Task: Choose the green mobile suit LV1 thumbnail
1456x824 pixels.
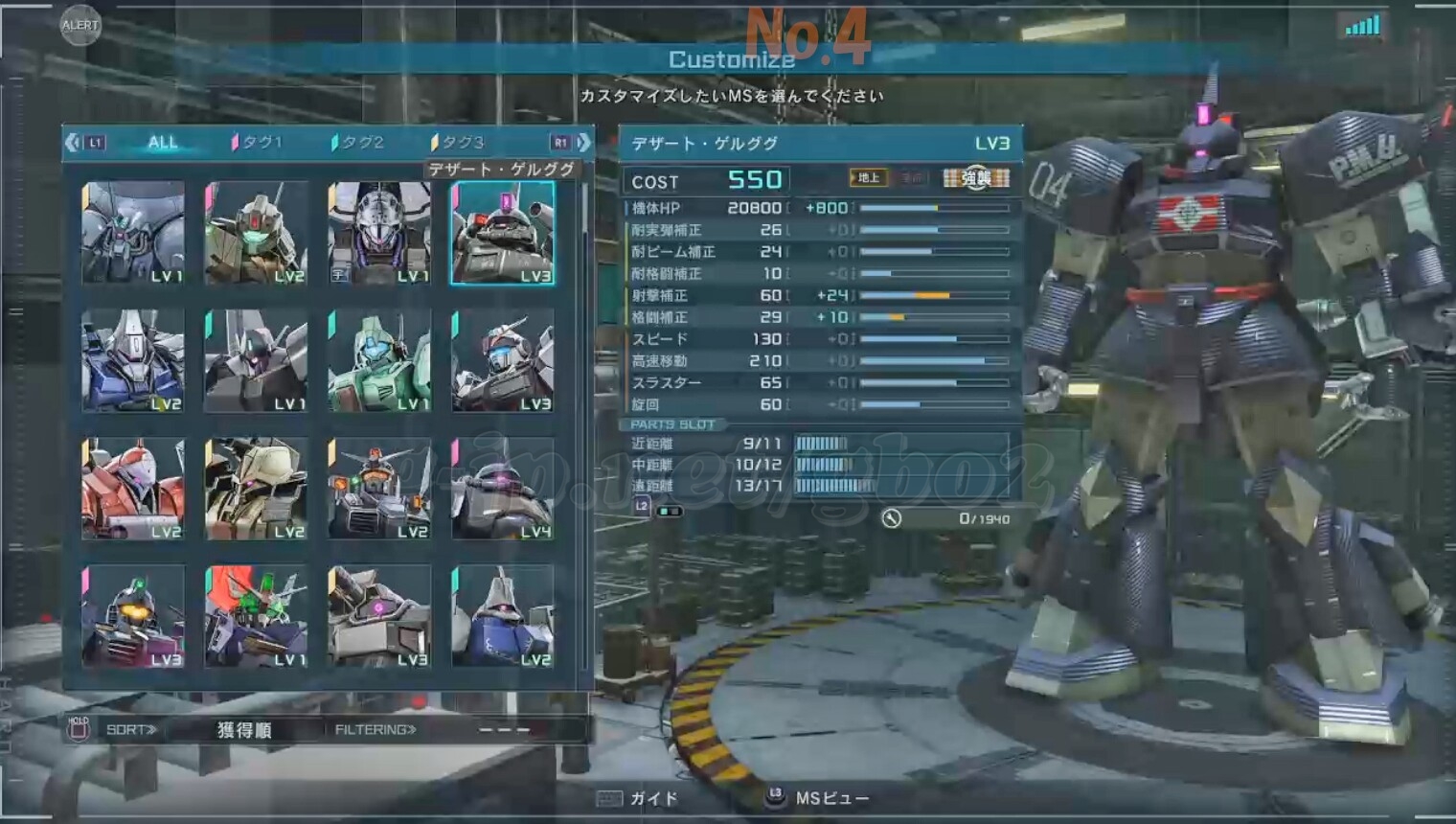Action: point(379,360)
